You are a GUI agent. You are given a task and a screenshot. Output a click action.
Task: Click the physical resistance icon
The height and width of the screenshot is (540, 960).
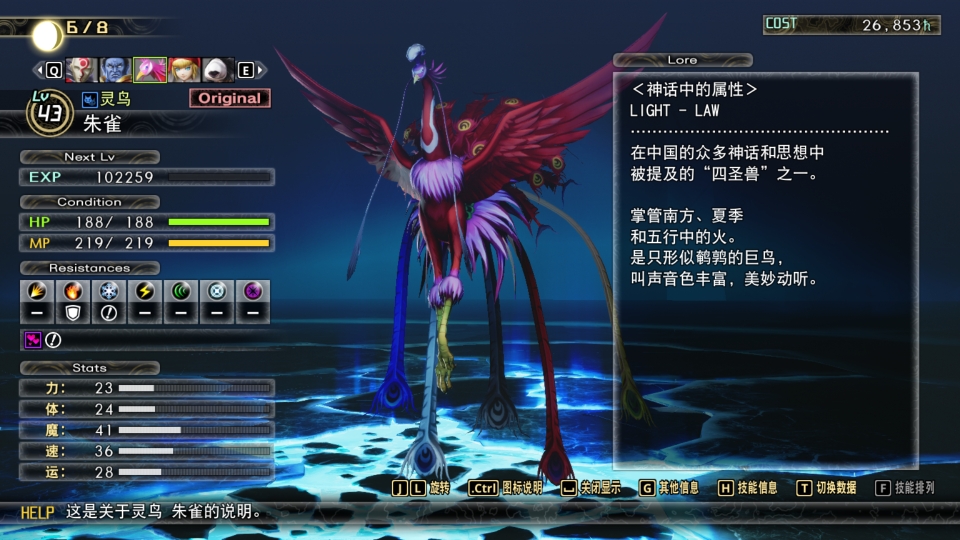pos(37,292)
